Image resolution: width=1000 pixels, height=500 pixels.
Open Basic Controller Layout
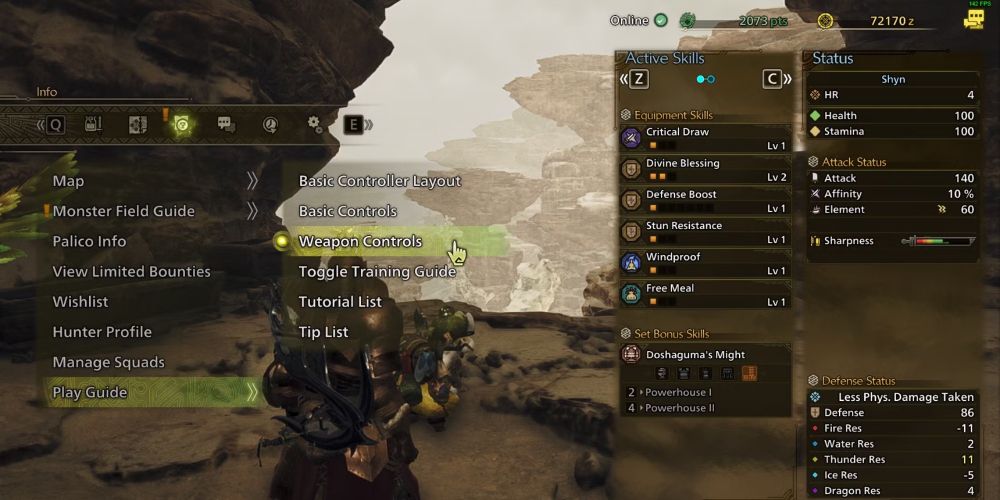(x=380, y=181)
